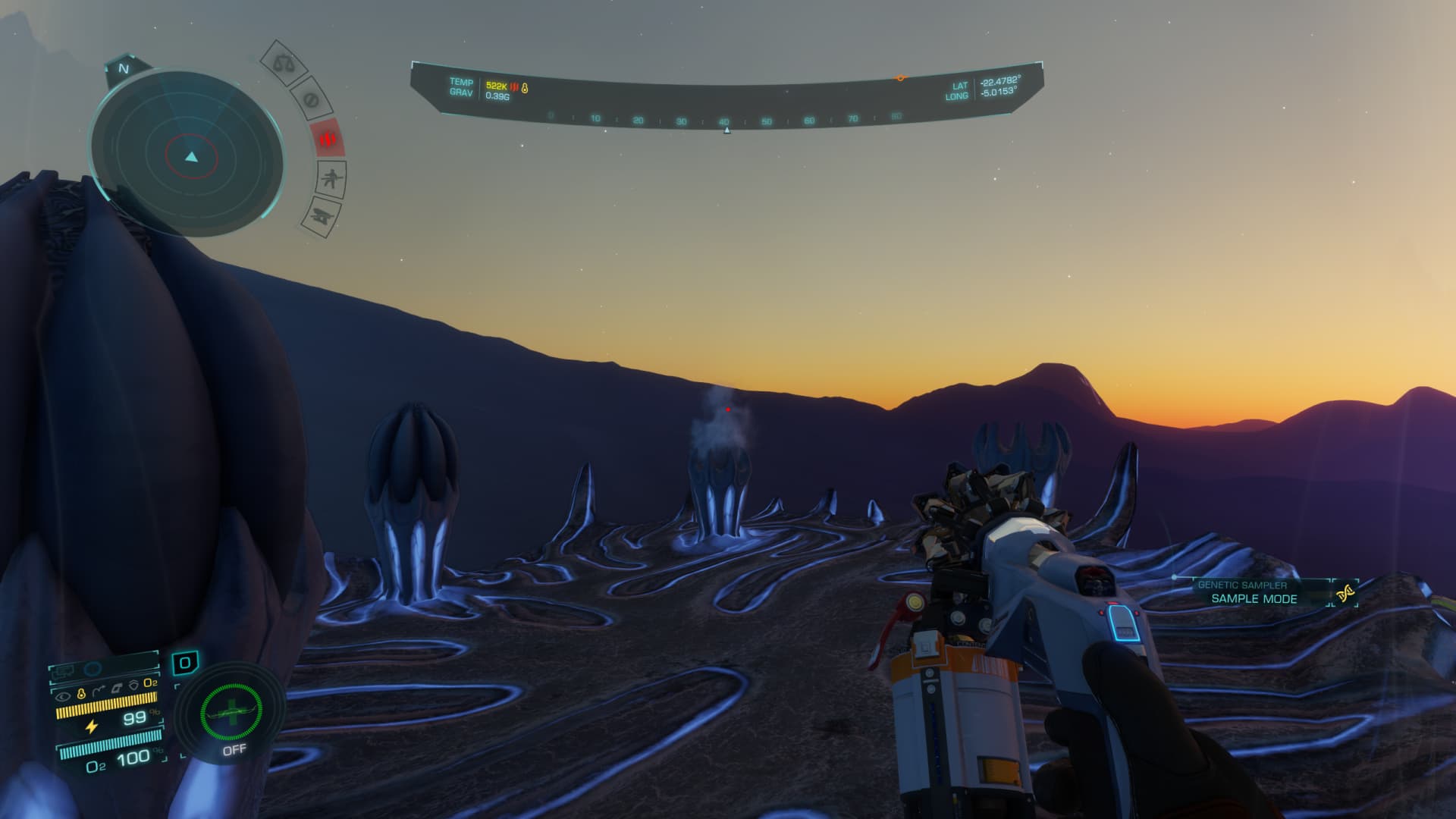The image size is (1456, 819).
Task: Select the ship silhouette icon beside radar
Action: (322, 218)
